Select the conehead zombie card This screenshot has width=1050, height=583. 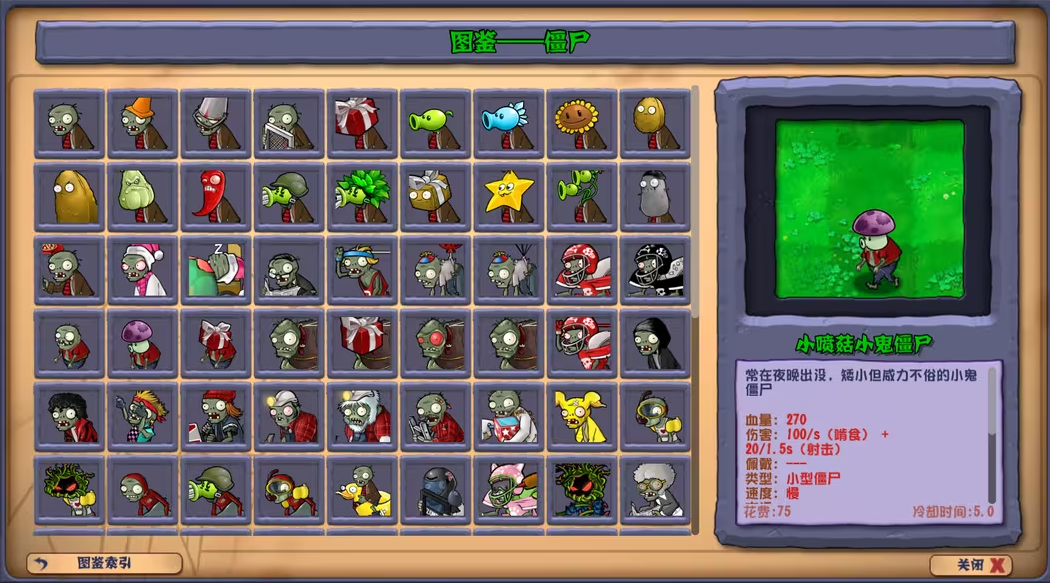pyautogui.click(x=143, y=124)
